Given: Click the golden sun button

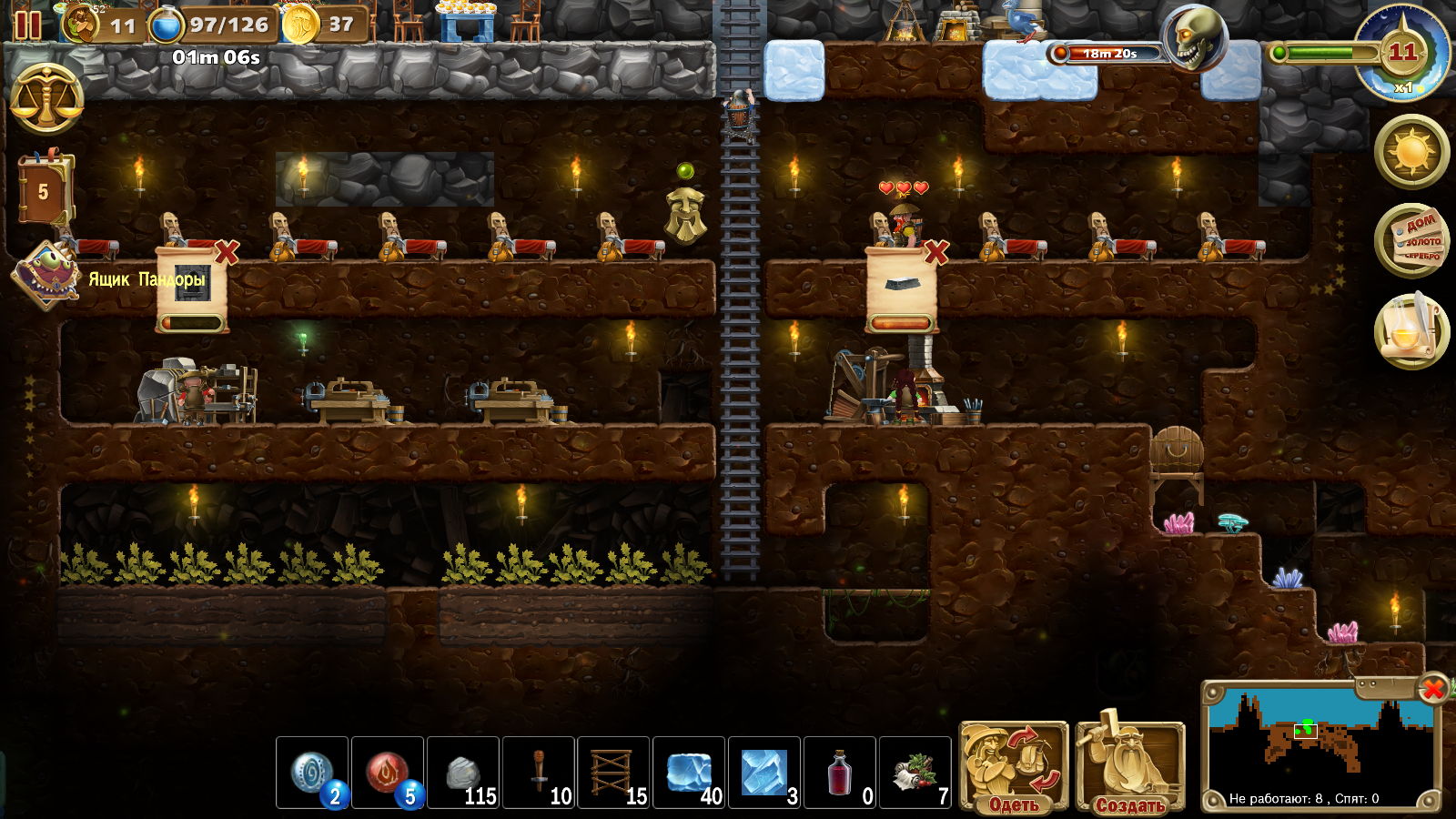Looking at the screenshot, I should pyautogui.click(x=1411, y=150).
